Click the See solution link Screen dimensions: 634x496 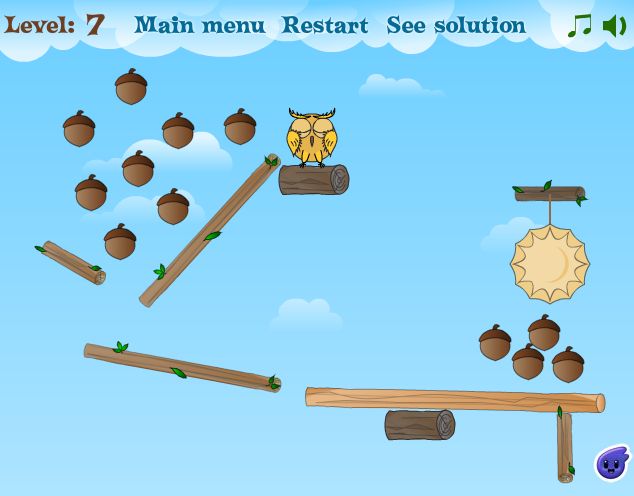point(456,25)
